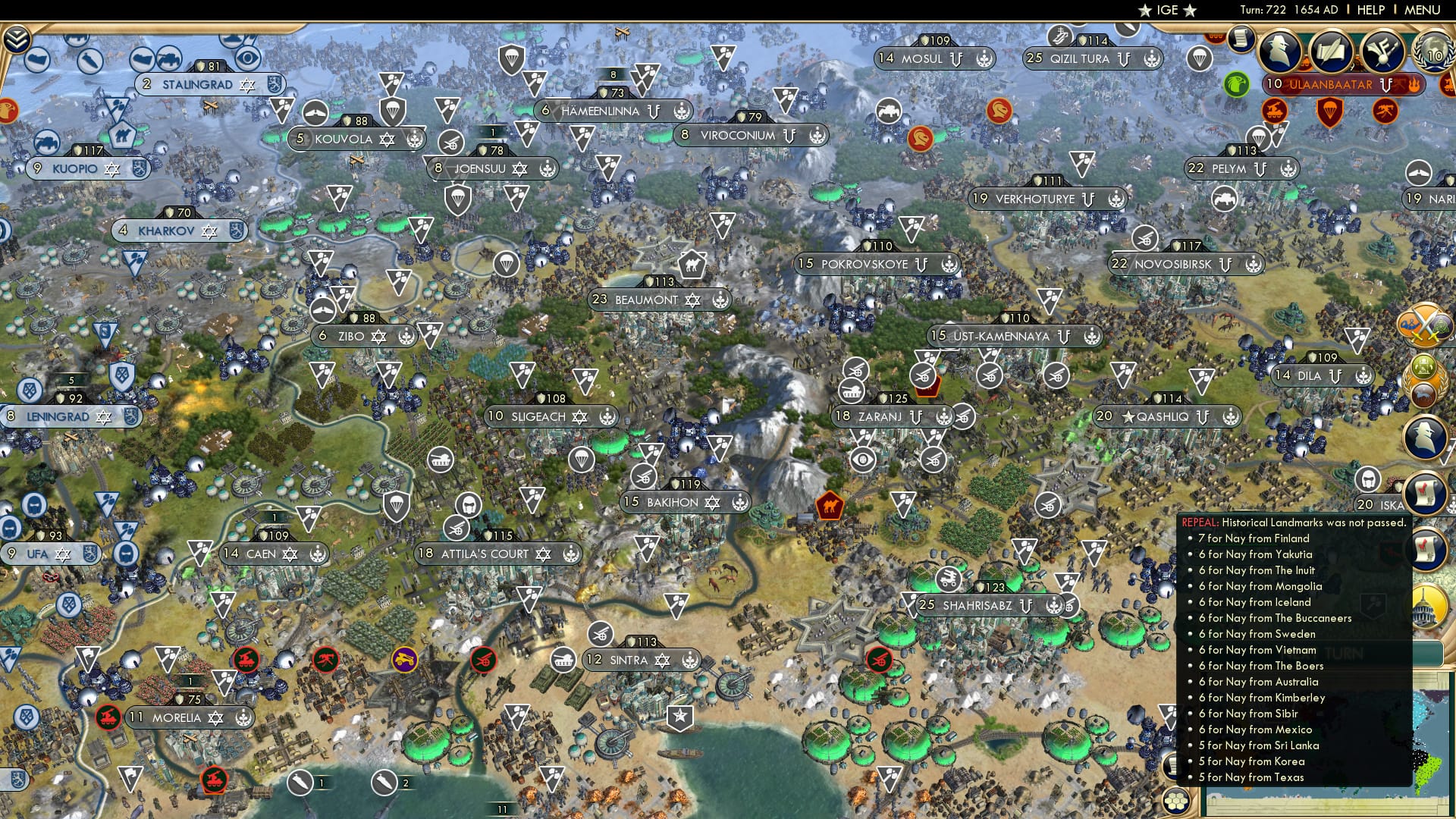Viewport: 1456px width, 819px height.
Task: Click the green eagle city-state quest icon
Action: click(1235, 84)
